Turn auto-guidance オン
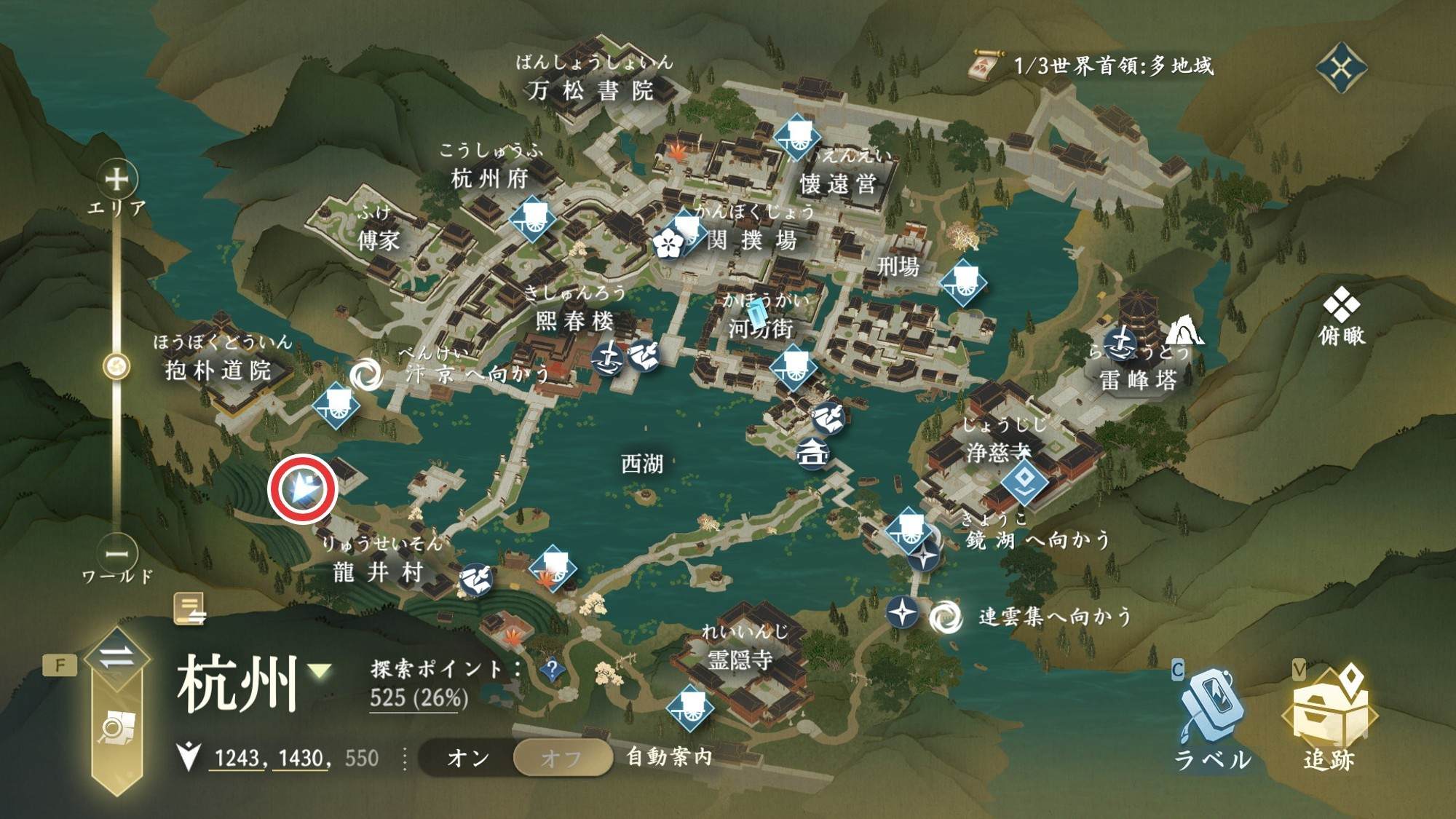This screenshot has width=1456, height=819. point(467,758)
